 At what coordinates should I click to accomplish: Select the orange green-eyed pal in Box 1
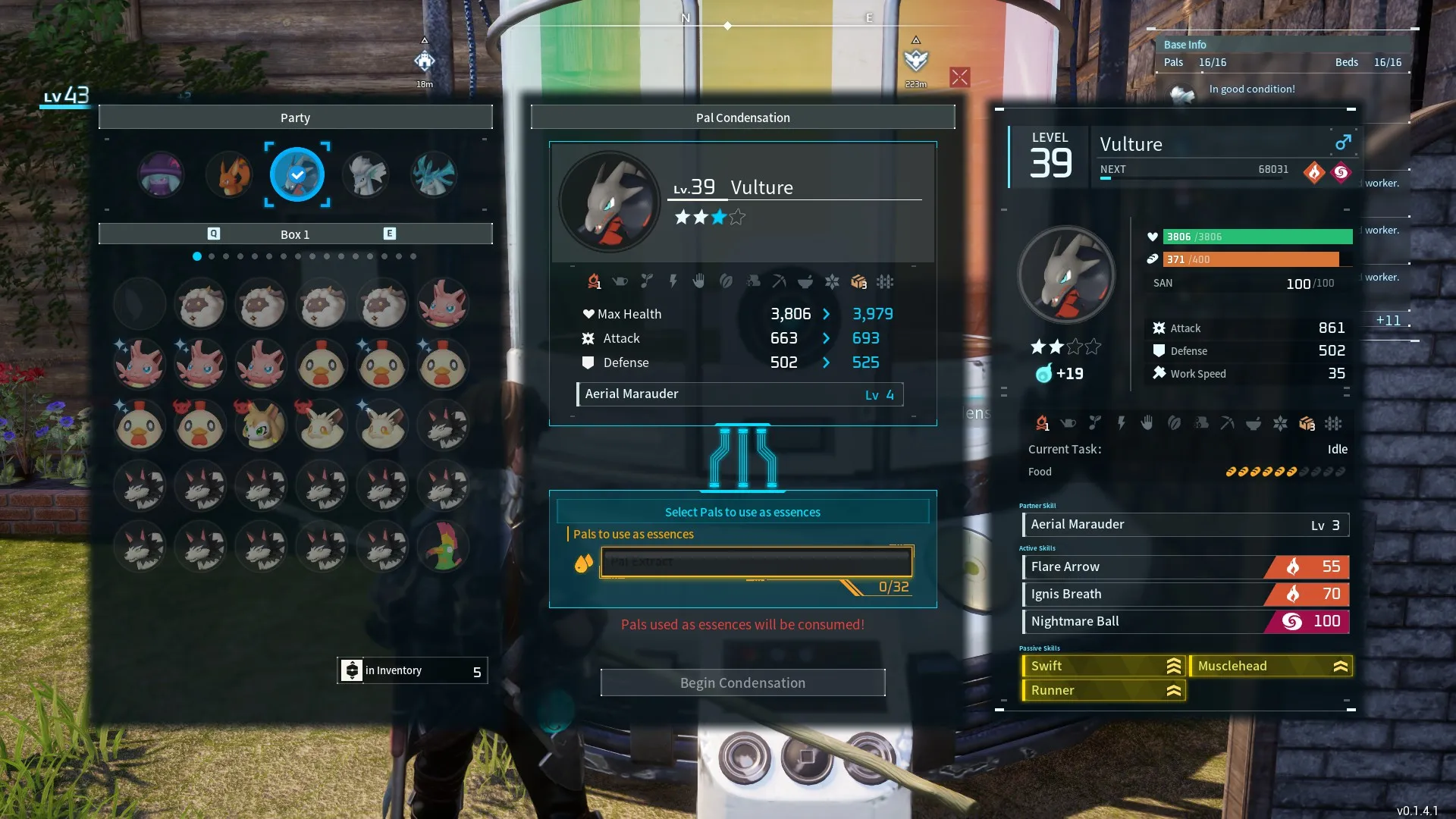coord(262,425)
